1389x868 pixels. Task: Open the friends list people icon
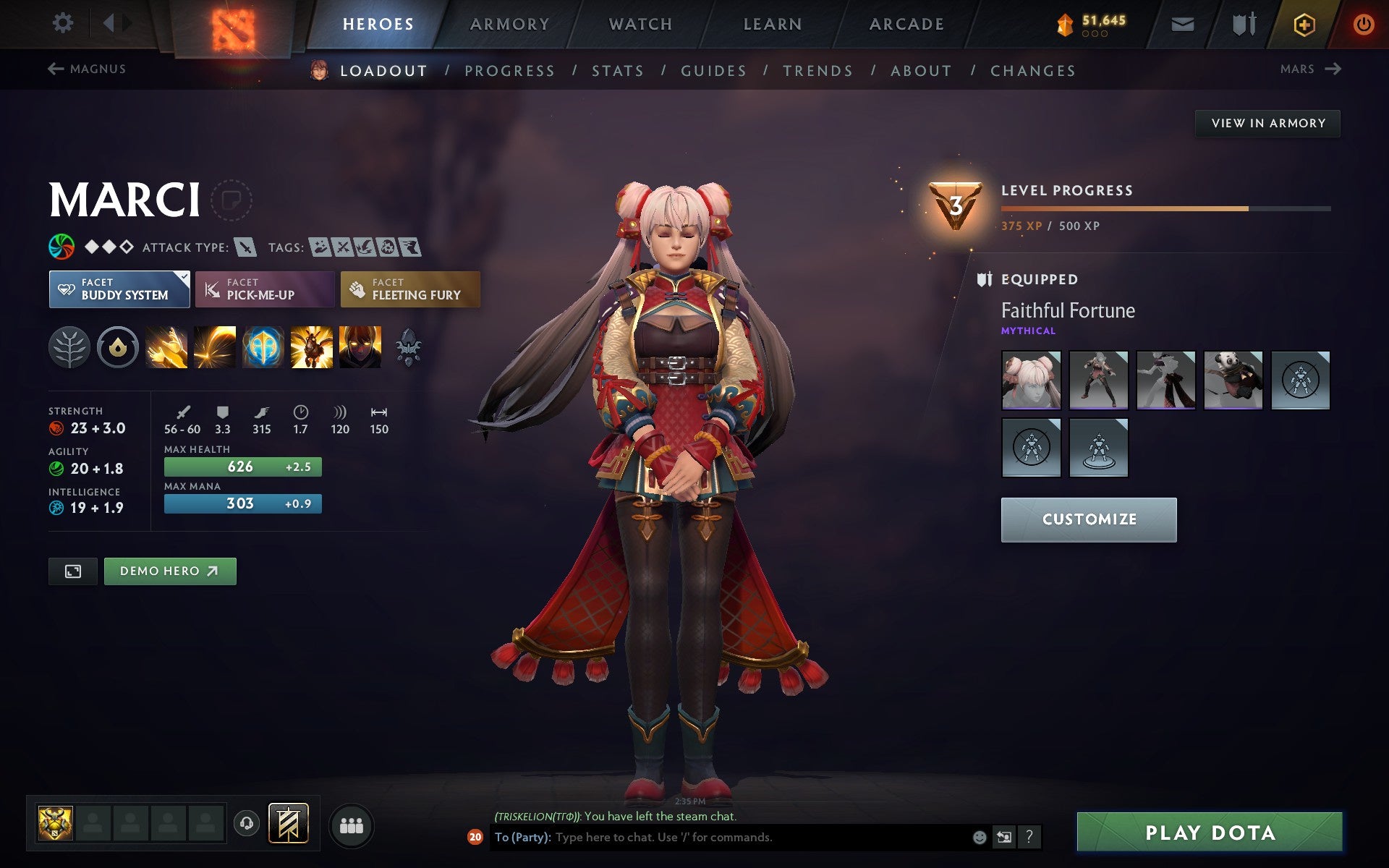coord(352,825)
